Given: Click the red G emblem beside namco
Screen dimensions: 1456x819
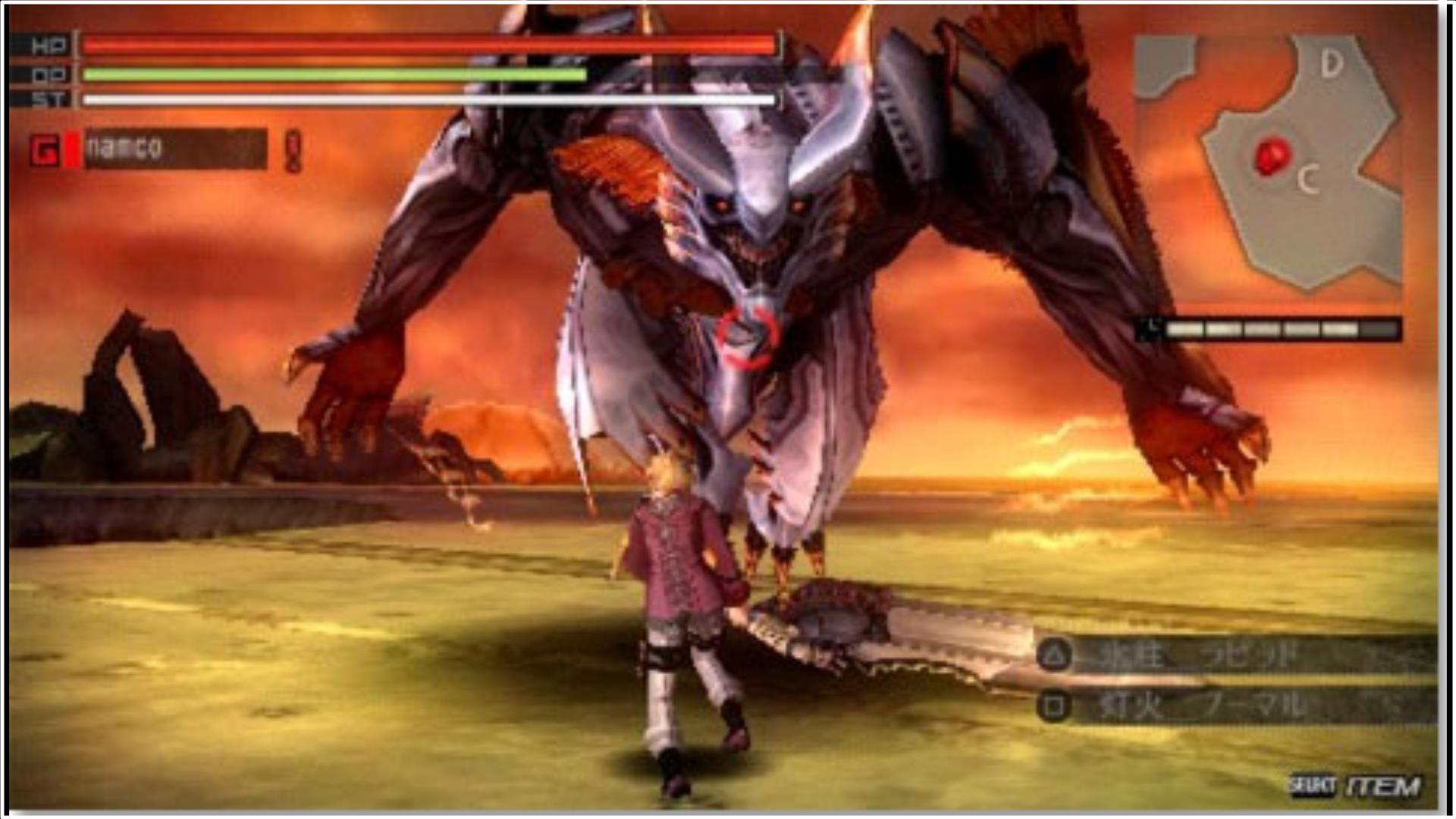Looking at the screenshot, I should (45, 150).
